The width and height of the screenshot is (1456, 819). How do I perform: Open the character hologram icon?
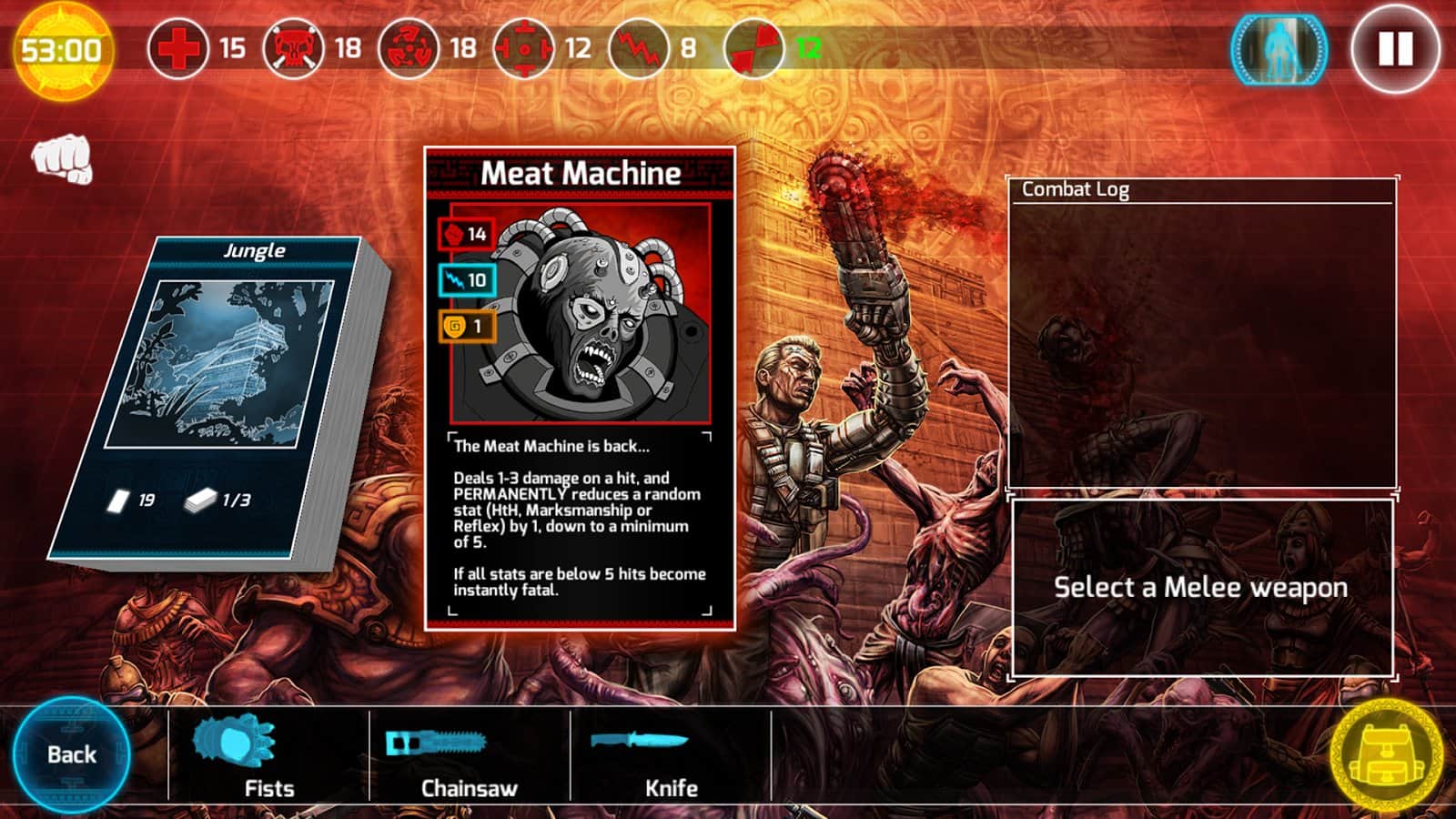tap(1278, 49)
